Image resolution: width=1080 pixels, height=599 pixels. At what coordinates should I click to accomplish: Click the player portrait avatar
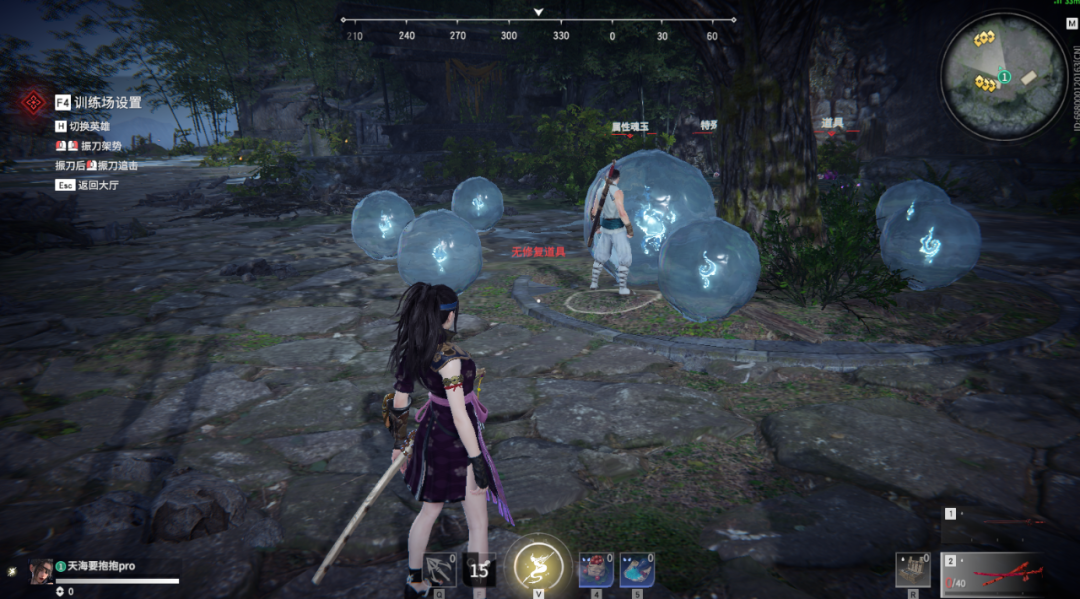(41, 569)
